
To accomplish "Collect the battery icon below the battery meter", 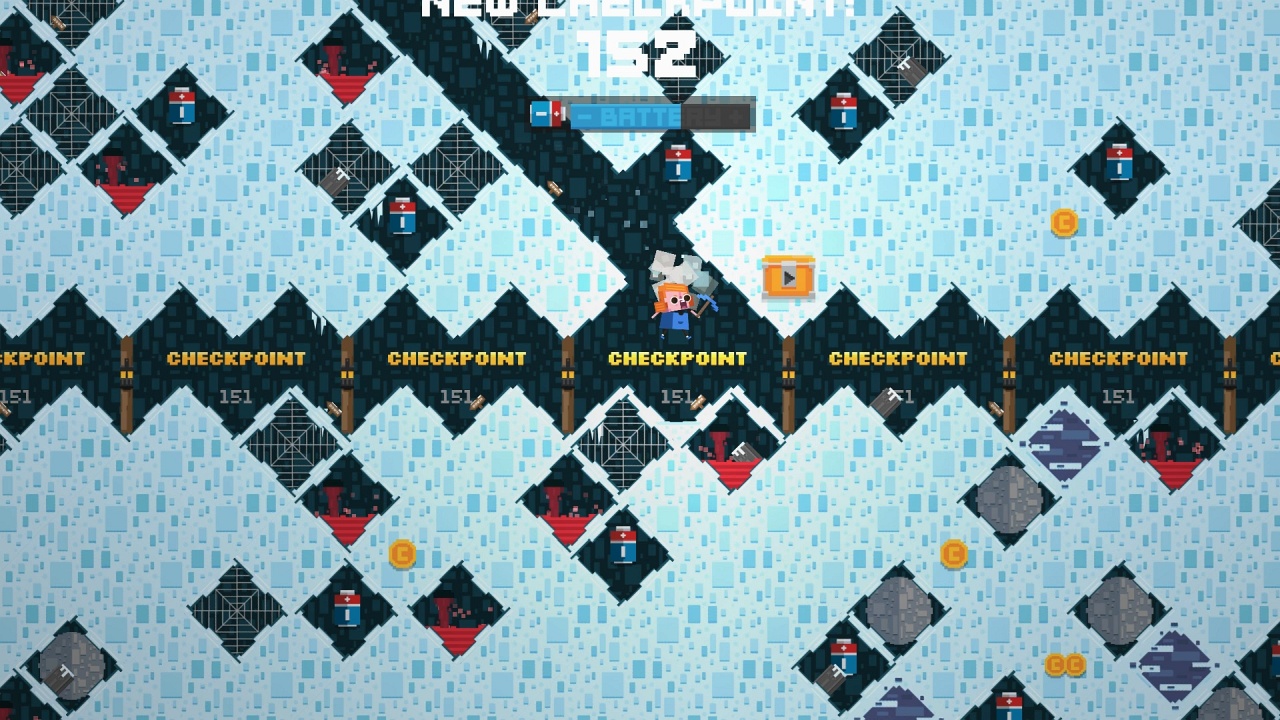I will click(680, 165).
